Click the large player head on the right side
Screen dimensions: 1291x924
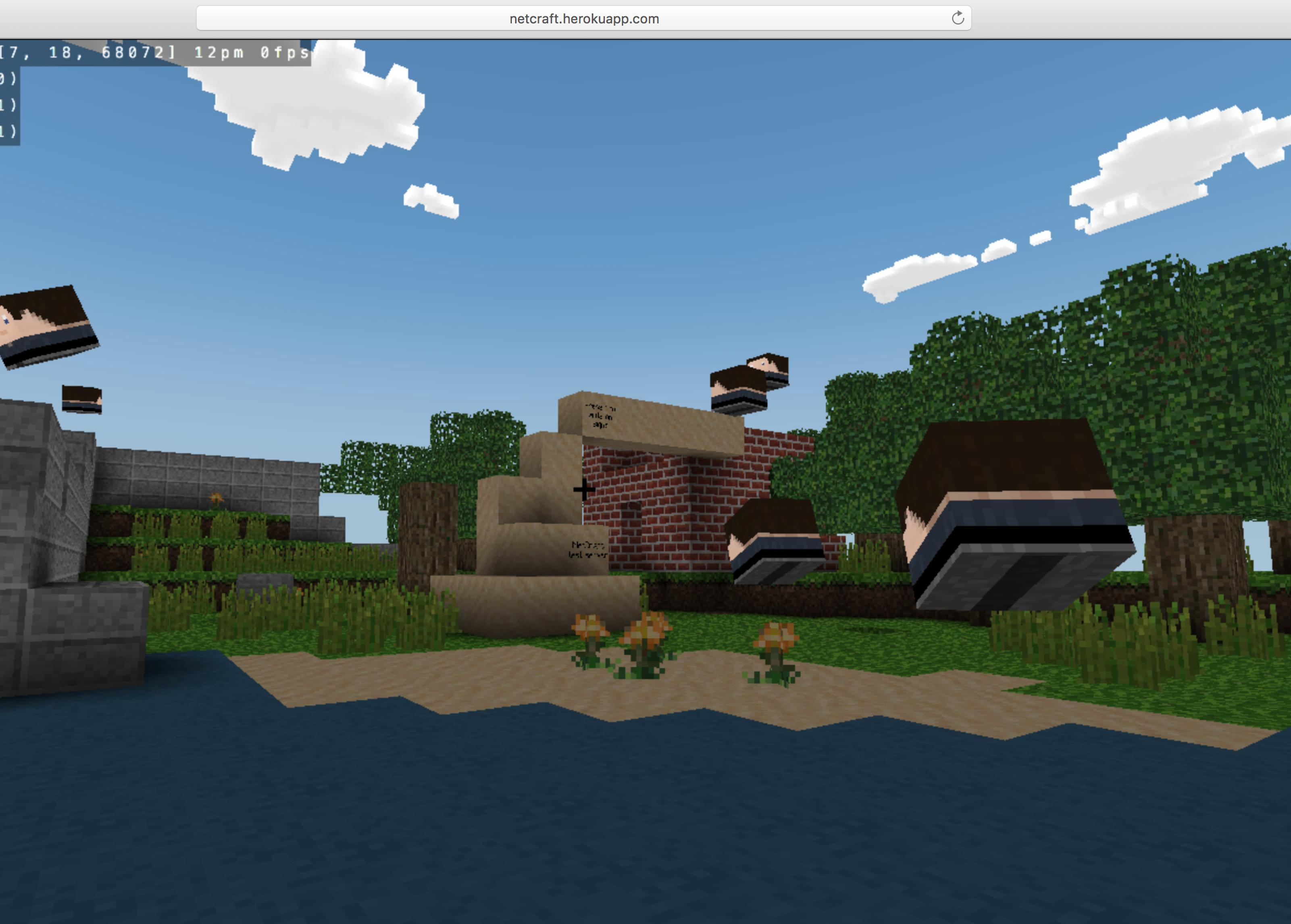click(1018, 512)
